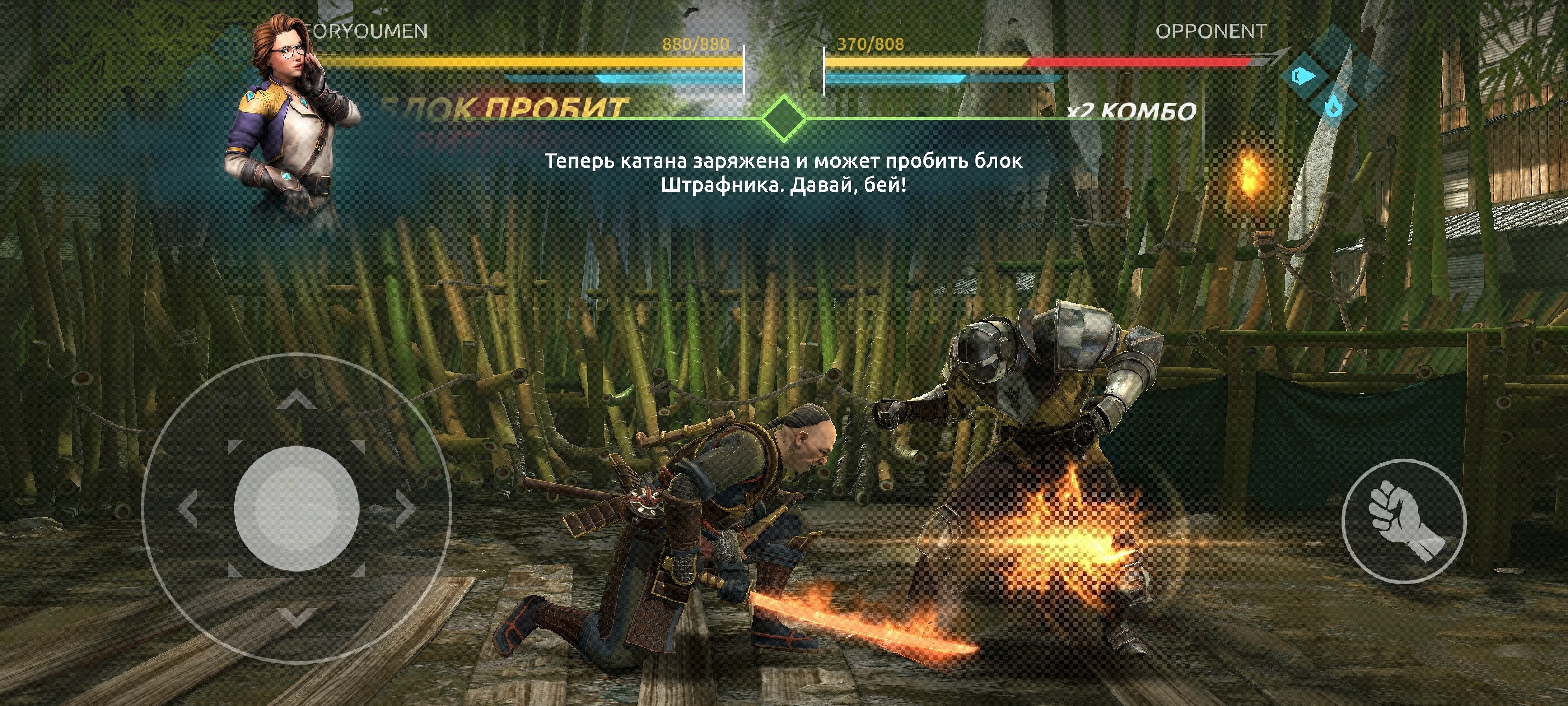Tap the joystick's left arrow

click(188, 508)
